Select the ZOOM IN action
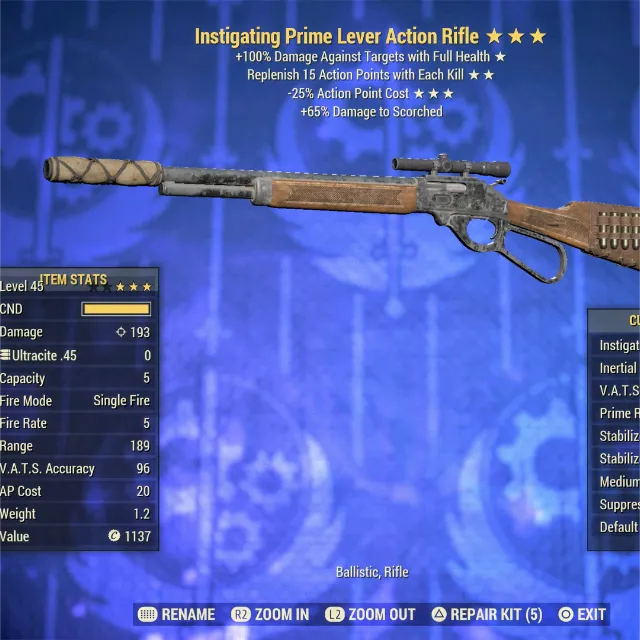640x640 pixels. (x=271, y=614)
